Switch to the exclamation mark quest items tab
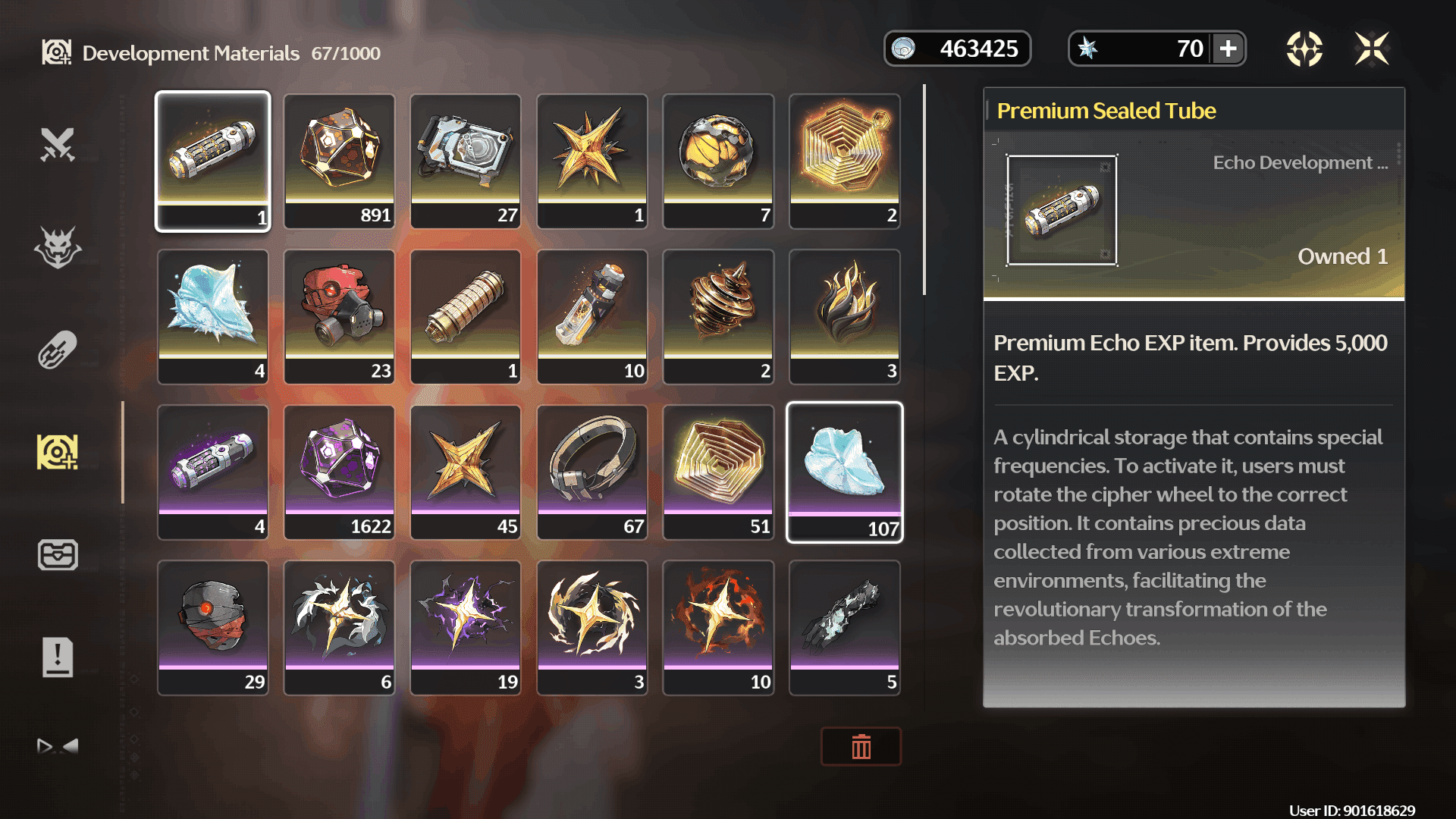The image size is (1456, 819). click(58, 657)
